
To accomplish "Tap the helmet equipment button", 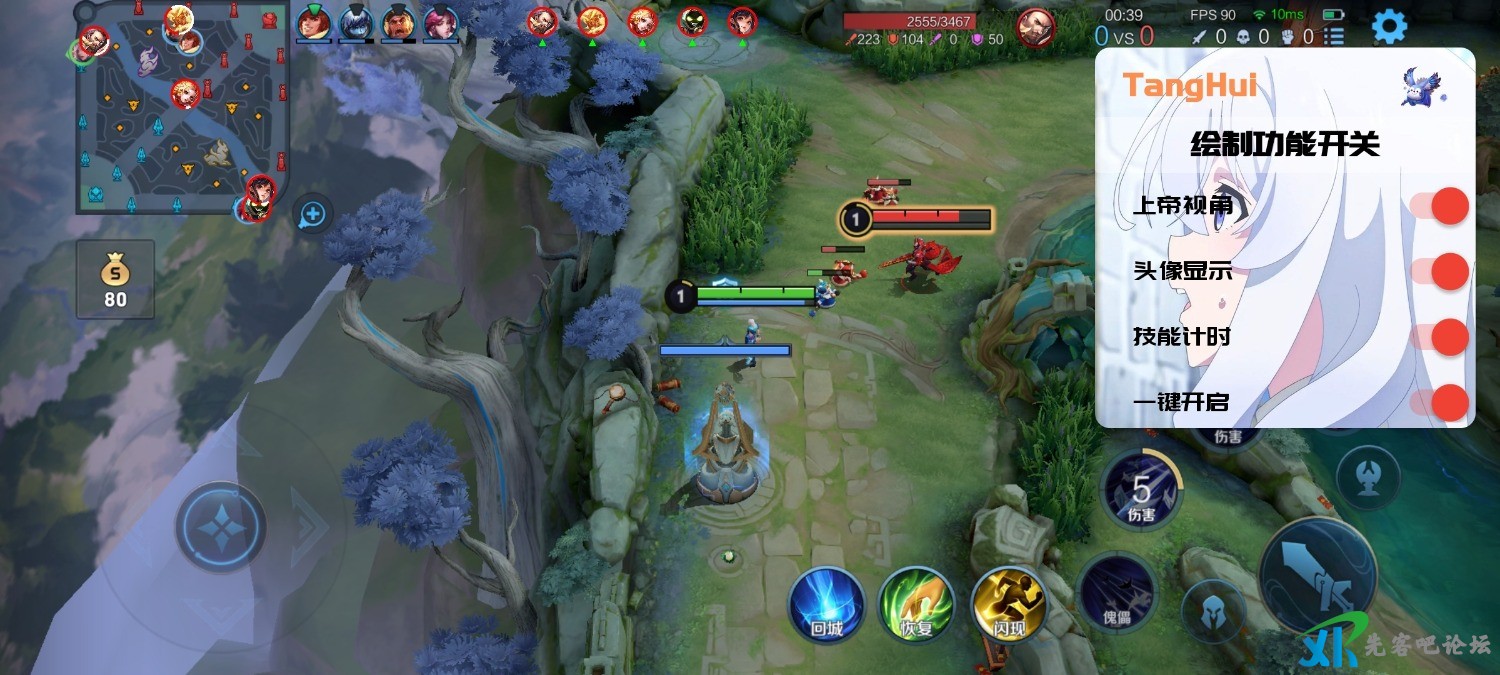I will tap(1213, 611).
